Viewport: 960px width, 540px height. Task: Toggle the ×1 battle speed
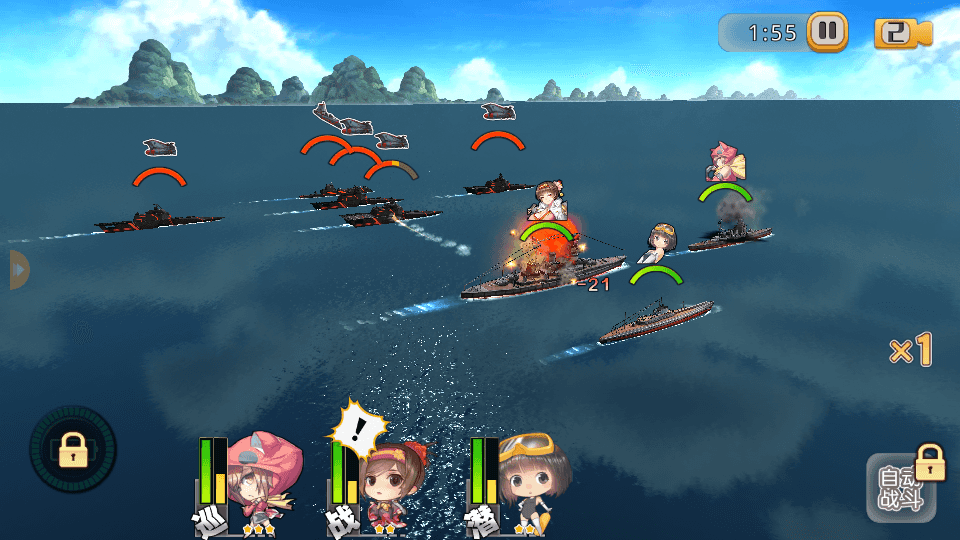click(x=911, y=350)
